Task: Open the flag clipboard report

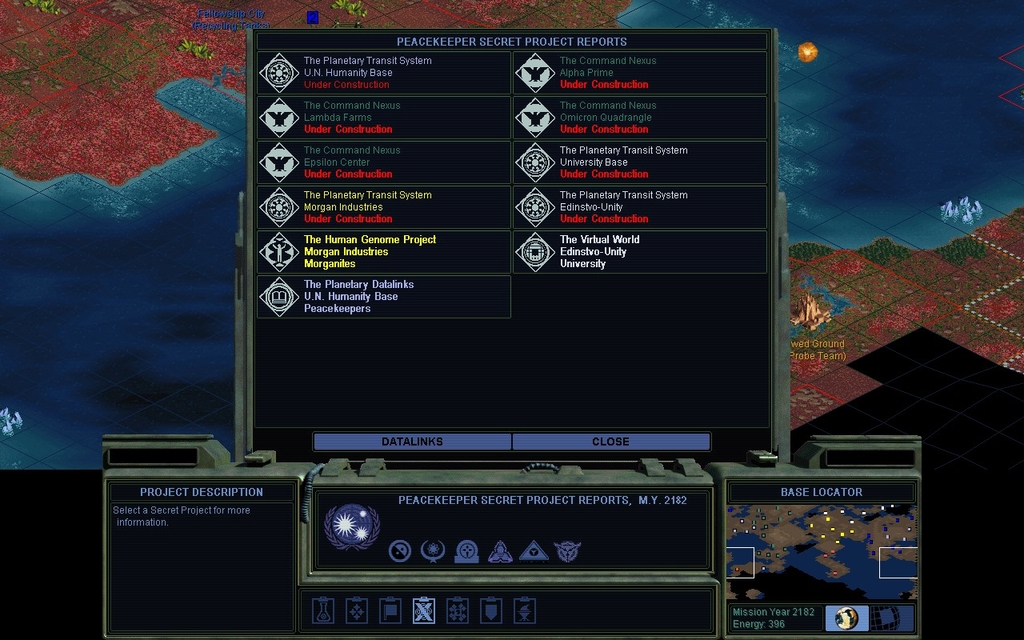Action: click(x=391, y=610)
